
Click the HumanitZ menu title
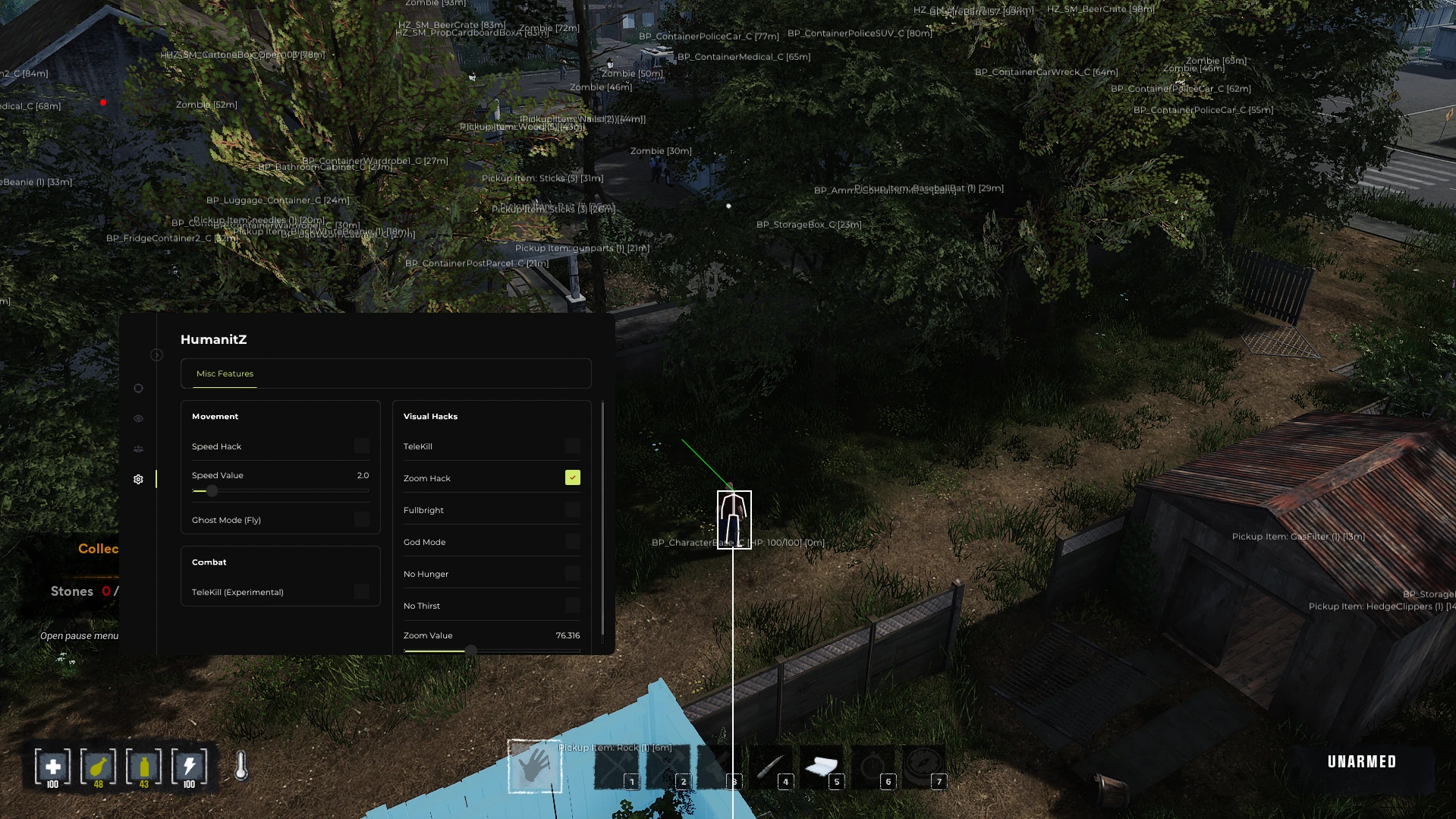pos(214,339)
